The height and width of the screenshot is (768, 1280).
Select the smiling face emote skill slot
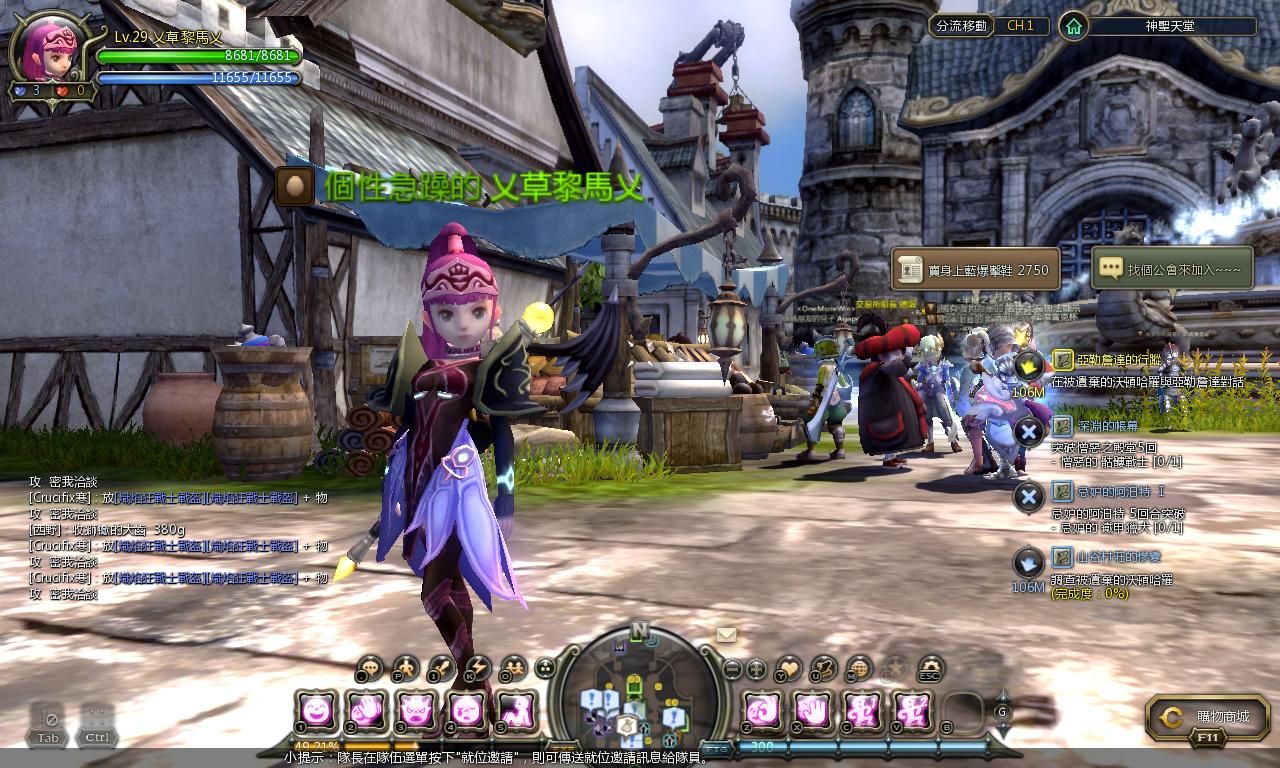point(315,710)
